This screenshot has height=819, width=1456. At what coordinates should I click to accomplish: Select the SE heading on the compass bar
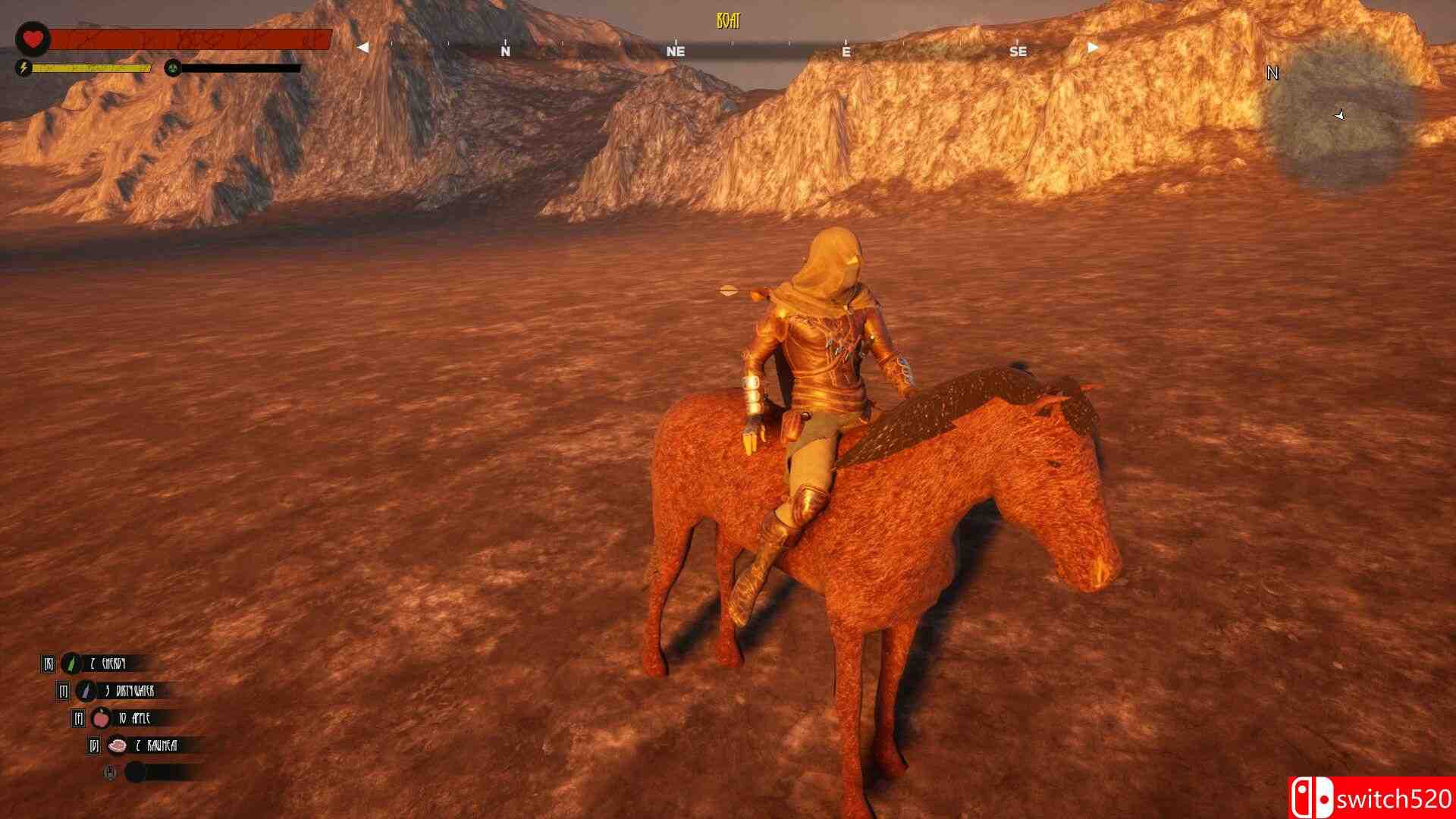click(1018, 52)
